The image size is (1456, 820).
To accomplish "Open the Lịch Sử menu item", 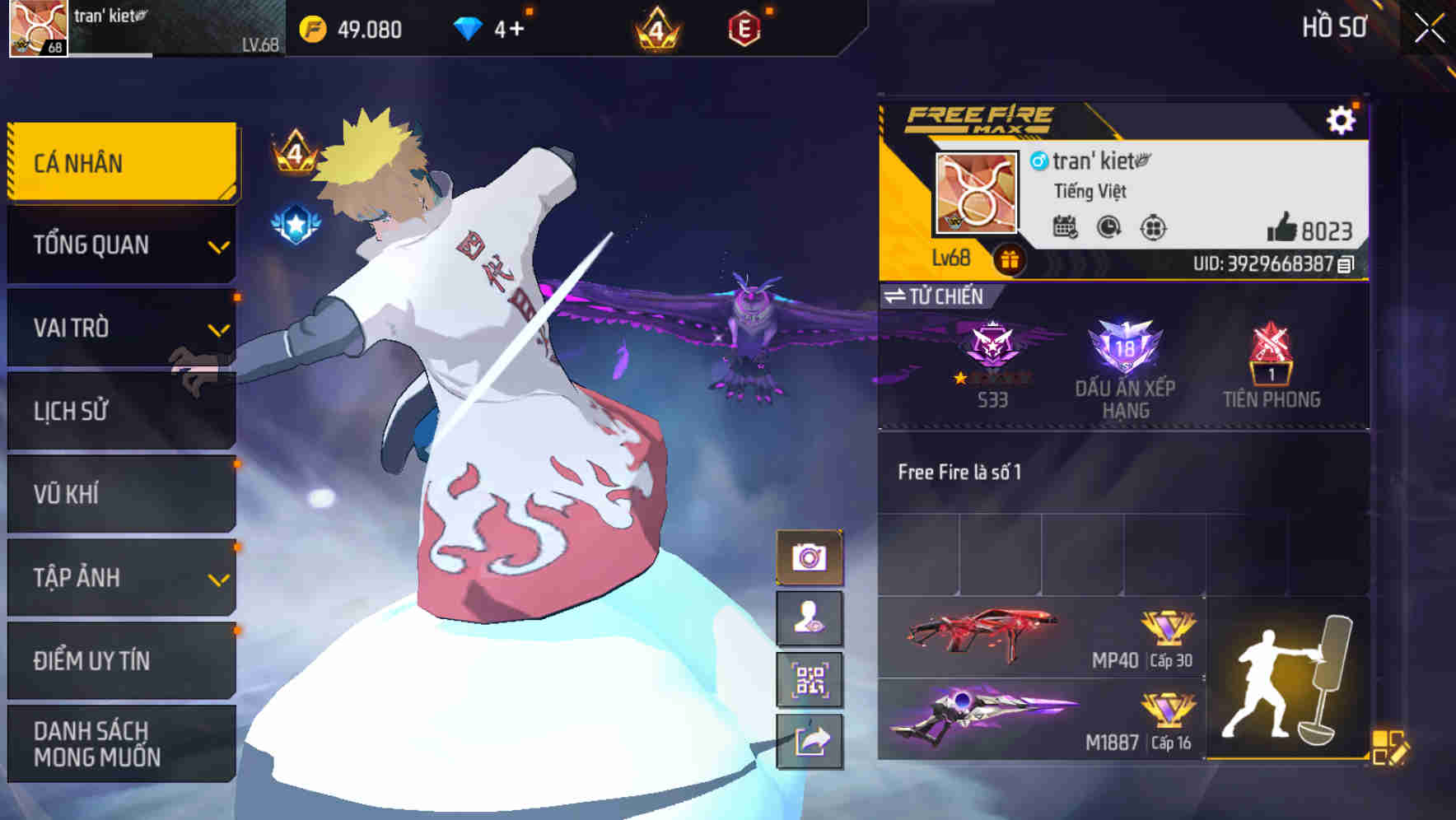I will tap(120, 412).
